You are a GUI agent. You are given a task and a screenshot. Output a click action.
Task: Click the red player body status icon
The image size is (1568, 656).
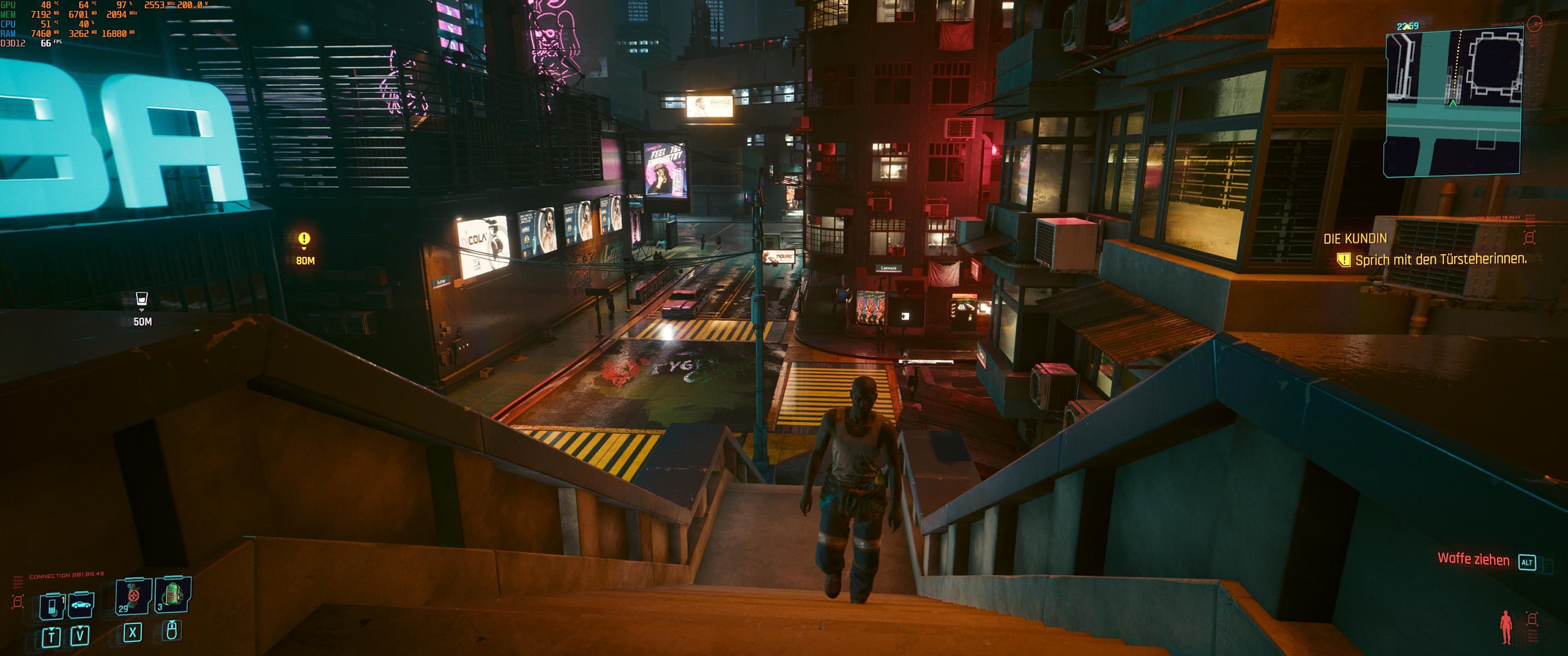click(1506, 628)
